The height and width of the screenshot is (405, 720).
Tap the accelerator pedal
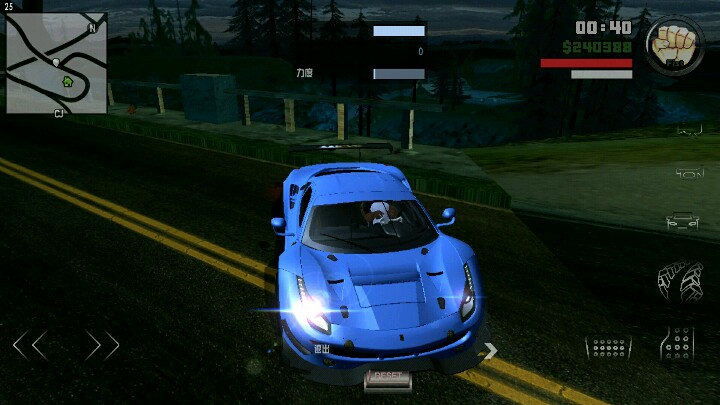pos(678,344)
